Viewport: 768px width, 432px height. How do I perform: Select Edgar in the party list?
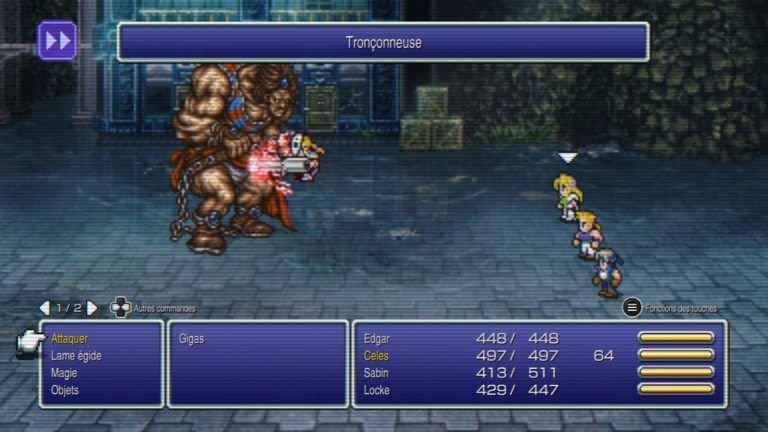[378, 338]
